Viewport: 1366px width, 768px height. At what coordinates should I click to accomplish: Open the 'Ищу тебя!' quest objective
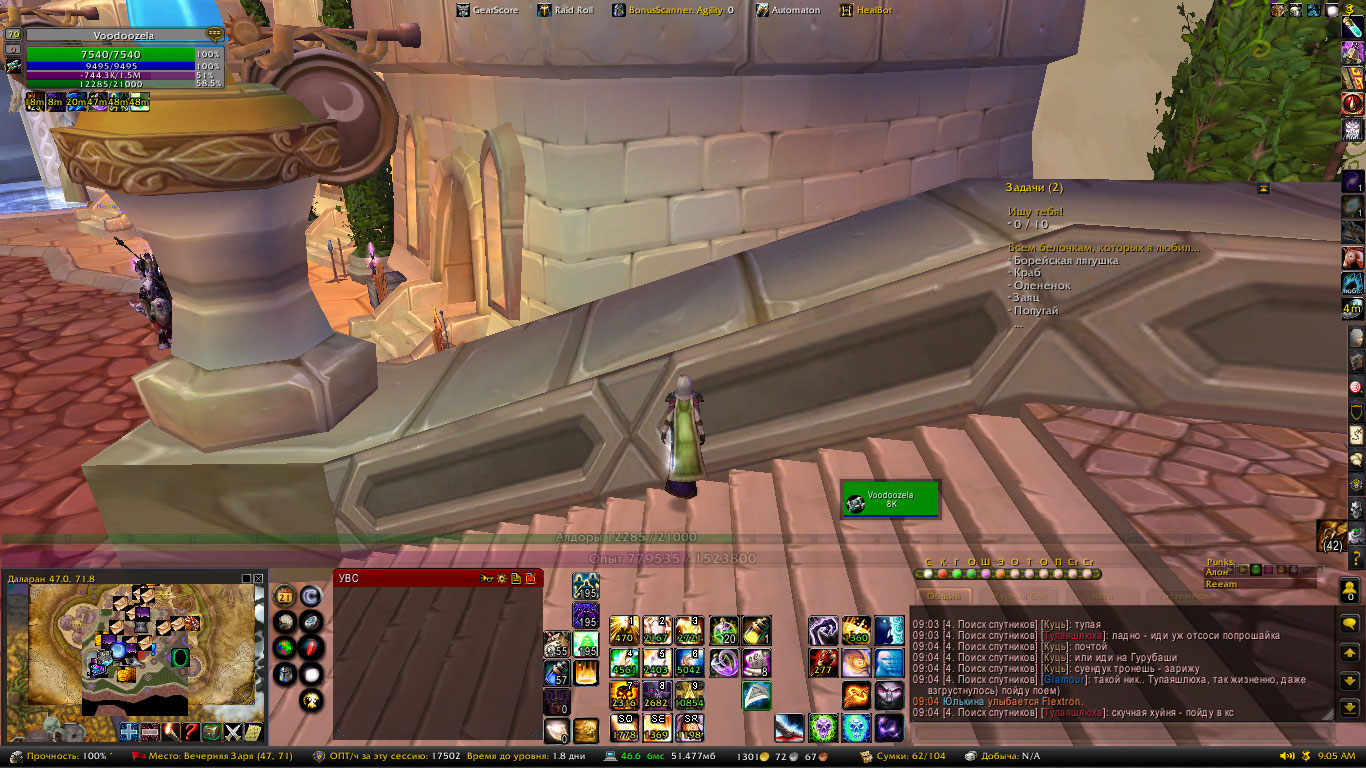click(x=1036, y=212)
